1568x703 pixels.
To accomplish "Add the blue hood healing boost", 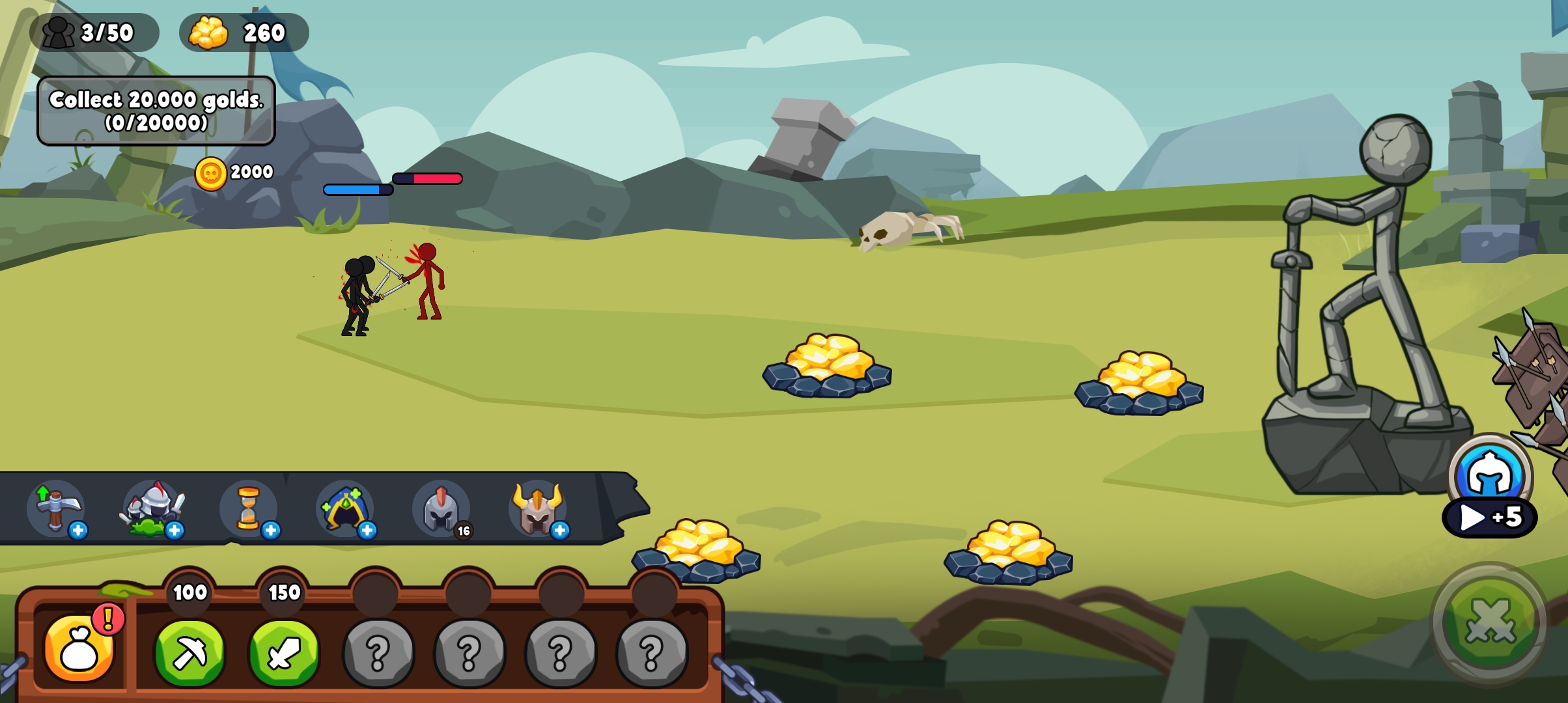I will point(345,509).
